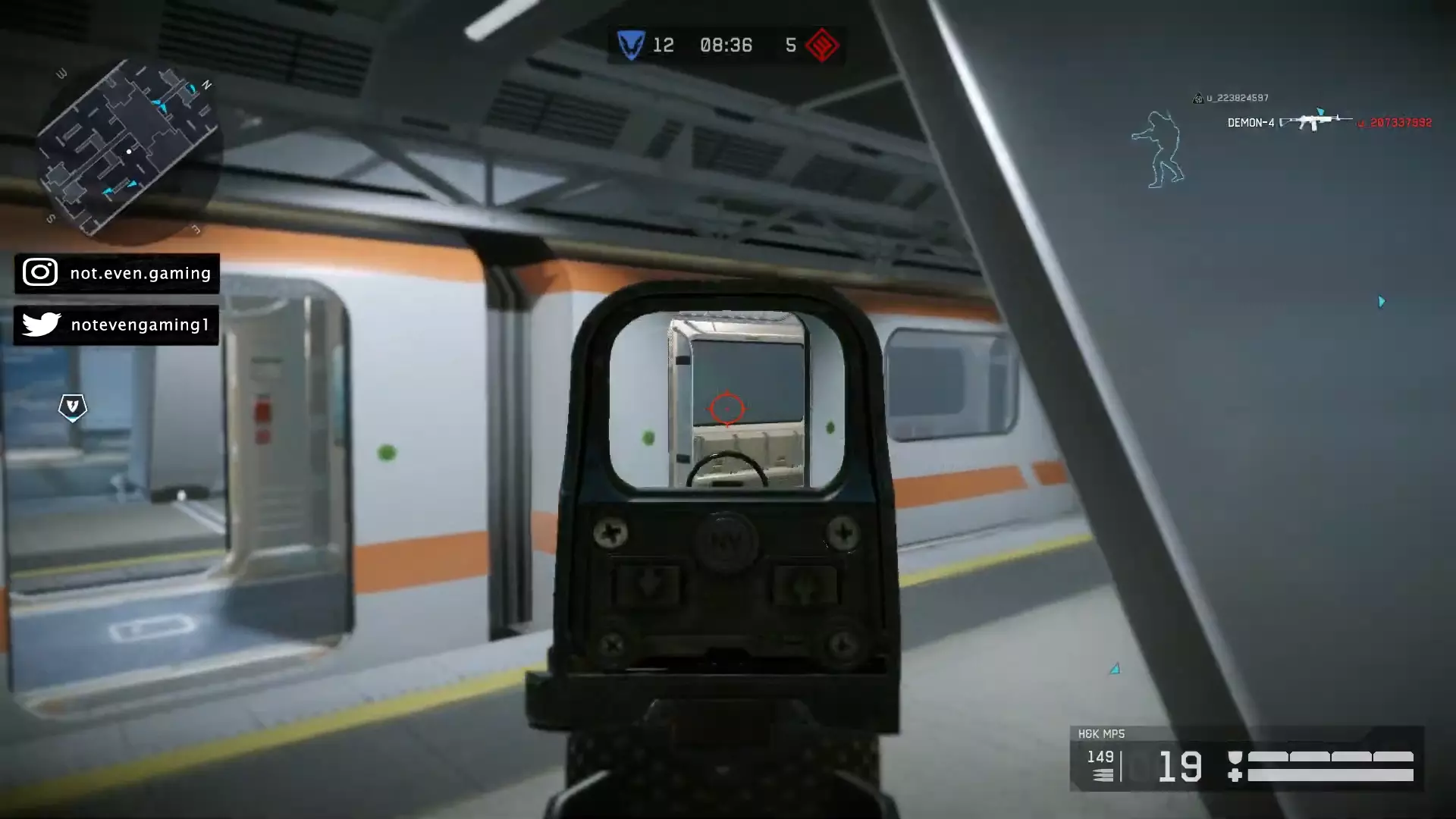
Task: Select the red team emblem on scoreboard
Action: tap(822, 45)
